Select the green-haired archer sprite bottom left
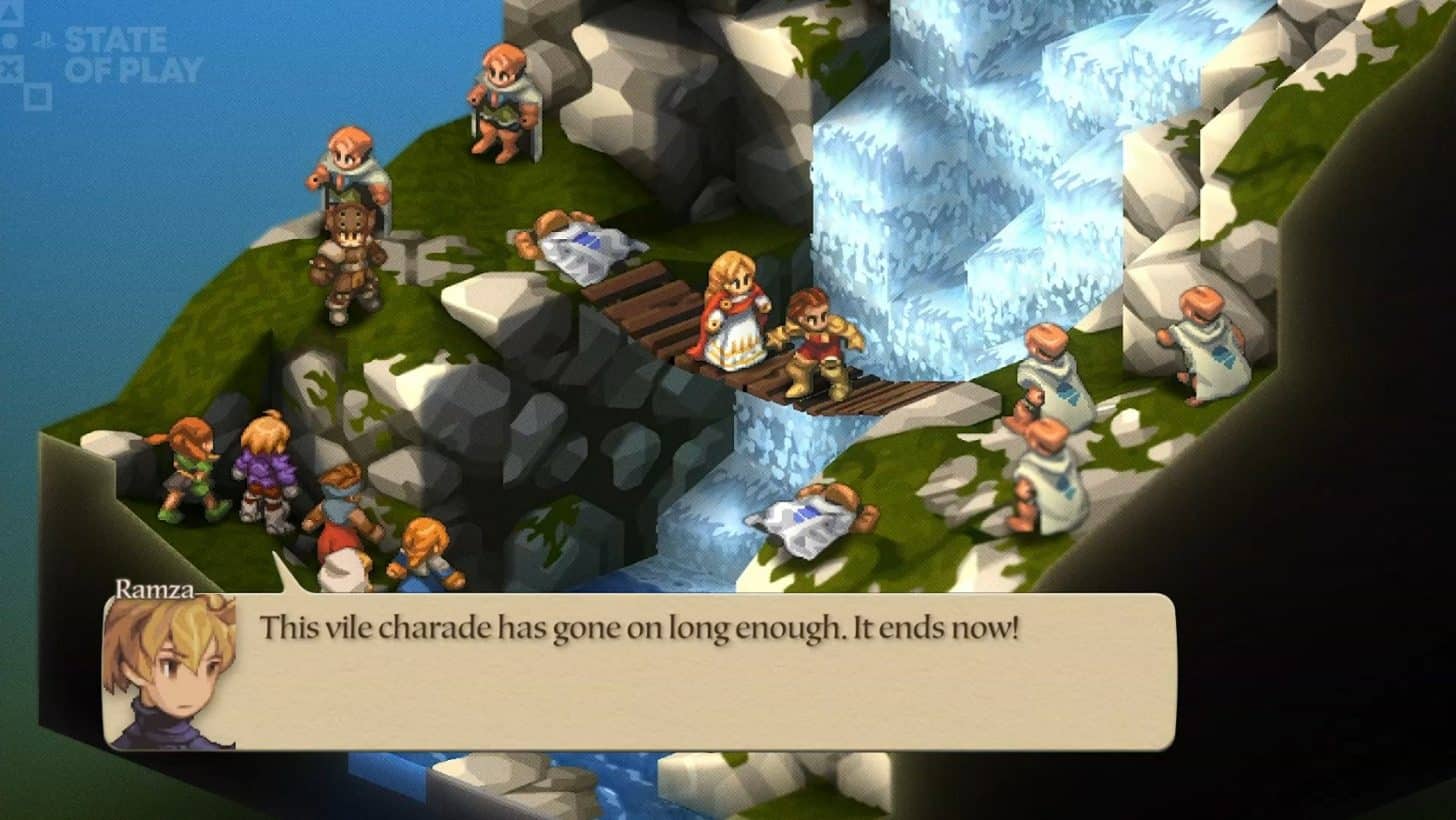The image size is (1456, 820). pyautogui.click(x=185, y=470)
